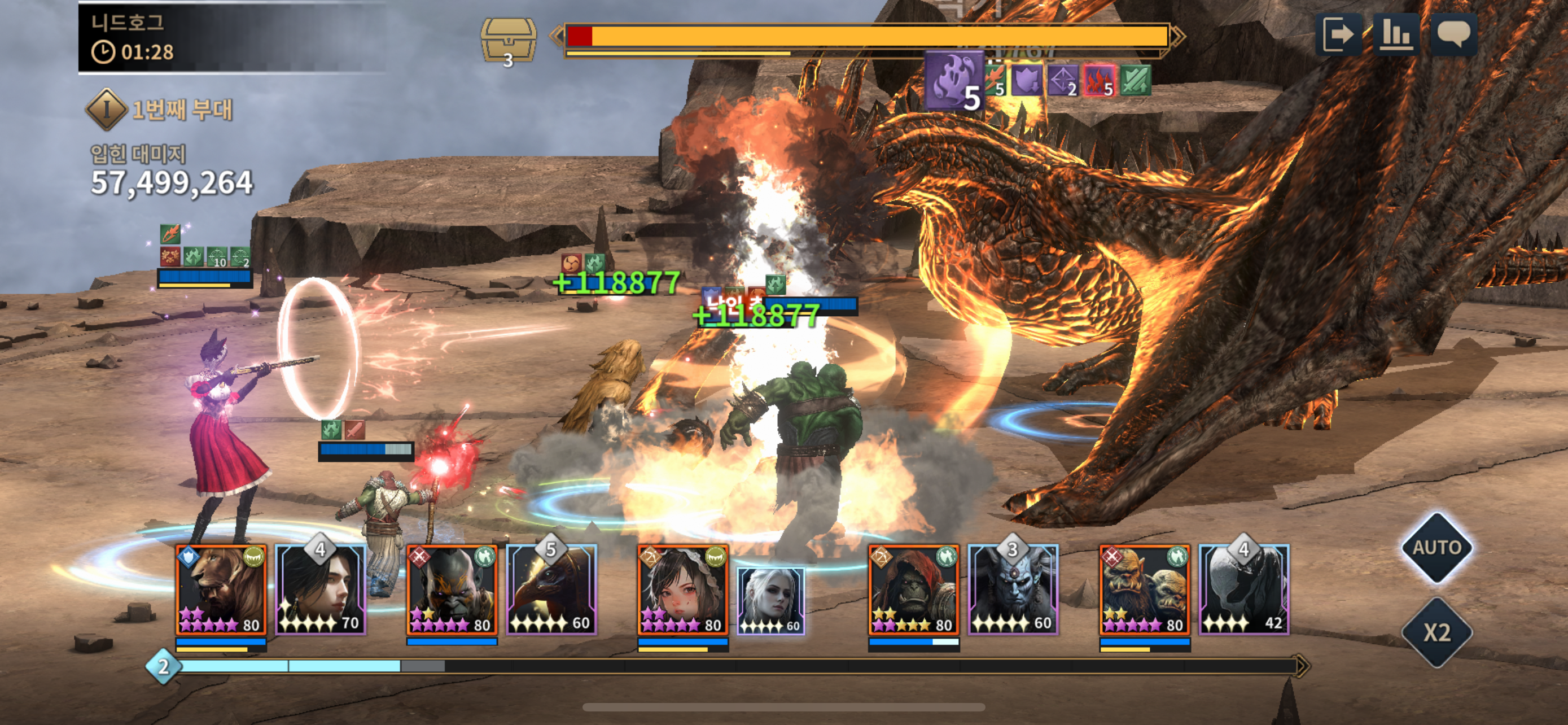Toggle the AUTO battle button

(x=1436, y=547)
